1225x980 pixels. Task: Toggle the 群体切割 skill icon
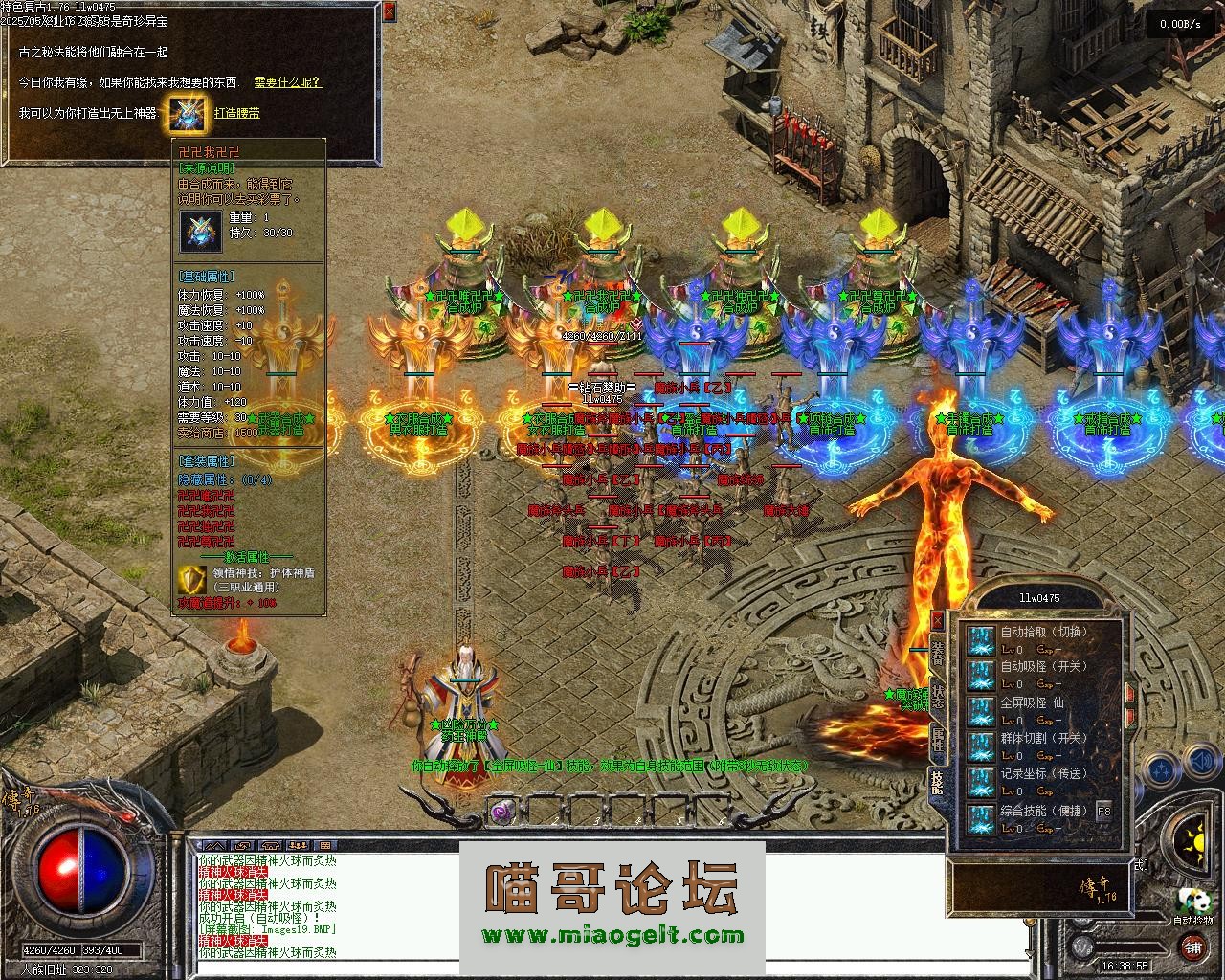tap(980, 746)
